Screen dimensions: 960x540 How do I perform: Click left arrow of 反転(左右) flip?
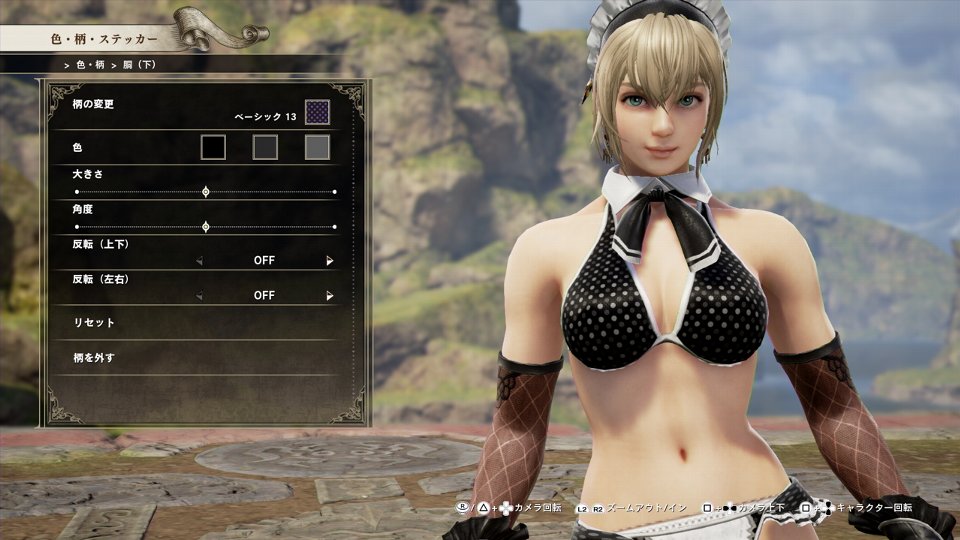click(x=198, y=296)
